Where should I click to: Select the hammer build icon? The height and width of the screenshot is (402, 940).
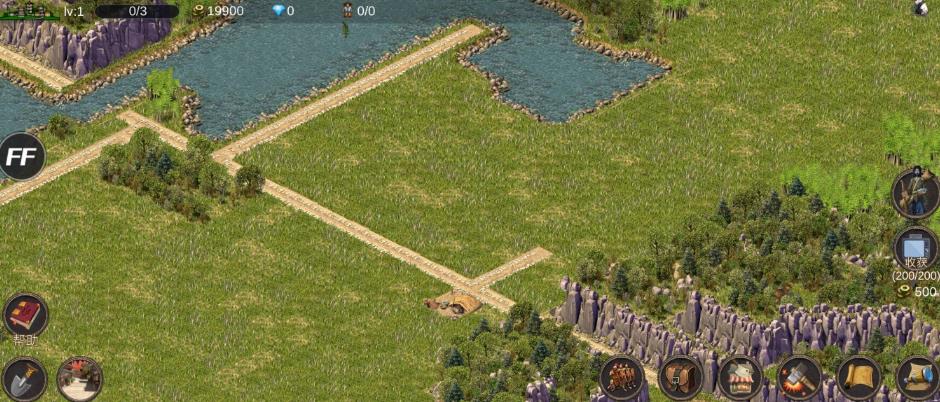point(799,378)
